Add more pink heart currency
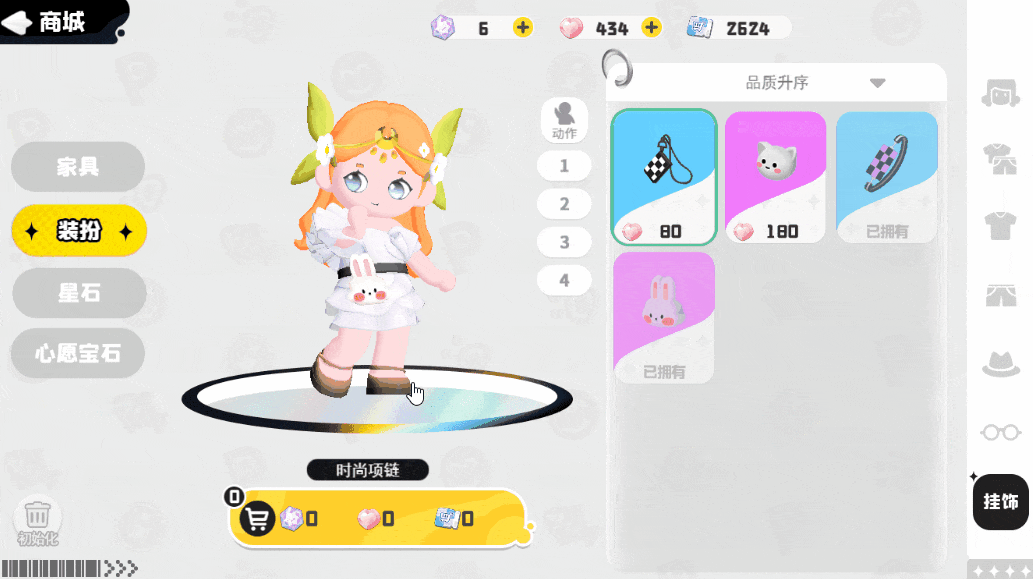 pos(651,28)
